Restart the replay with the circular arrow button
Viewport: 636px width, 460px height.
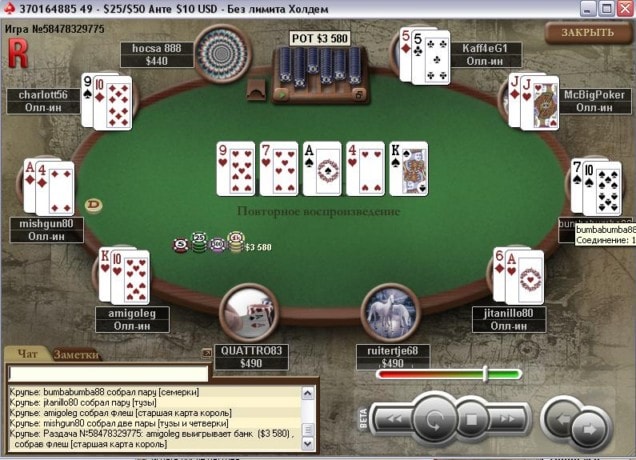pyautogui.click(x=434, y=418)
